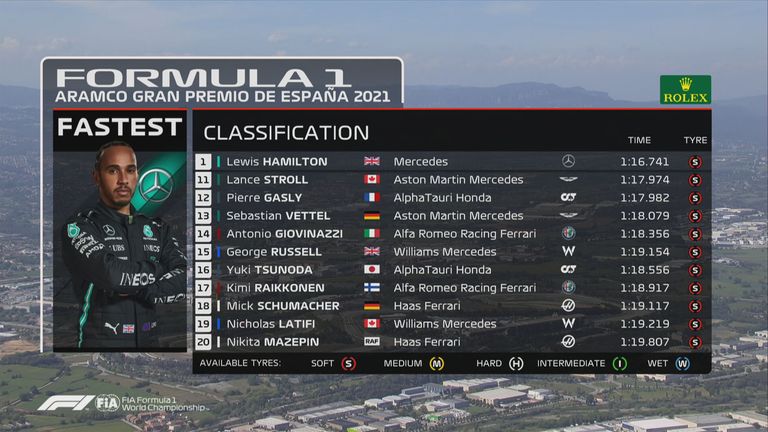Choose George Russell's classification row
The height and width of the screenshot is (432, 768).
(450, 251)
